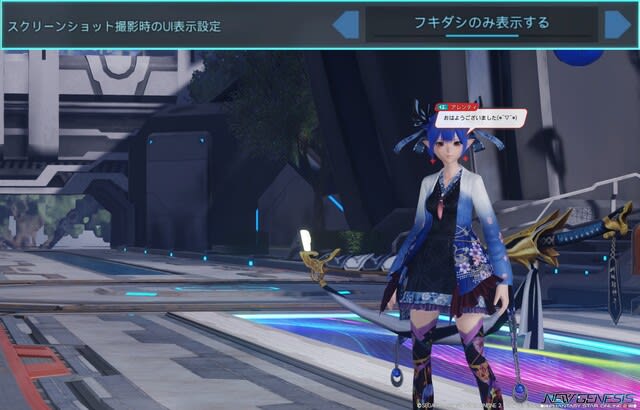
Task: Click the left arrow of UI display setting
Action: pos(347,24)
